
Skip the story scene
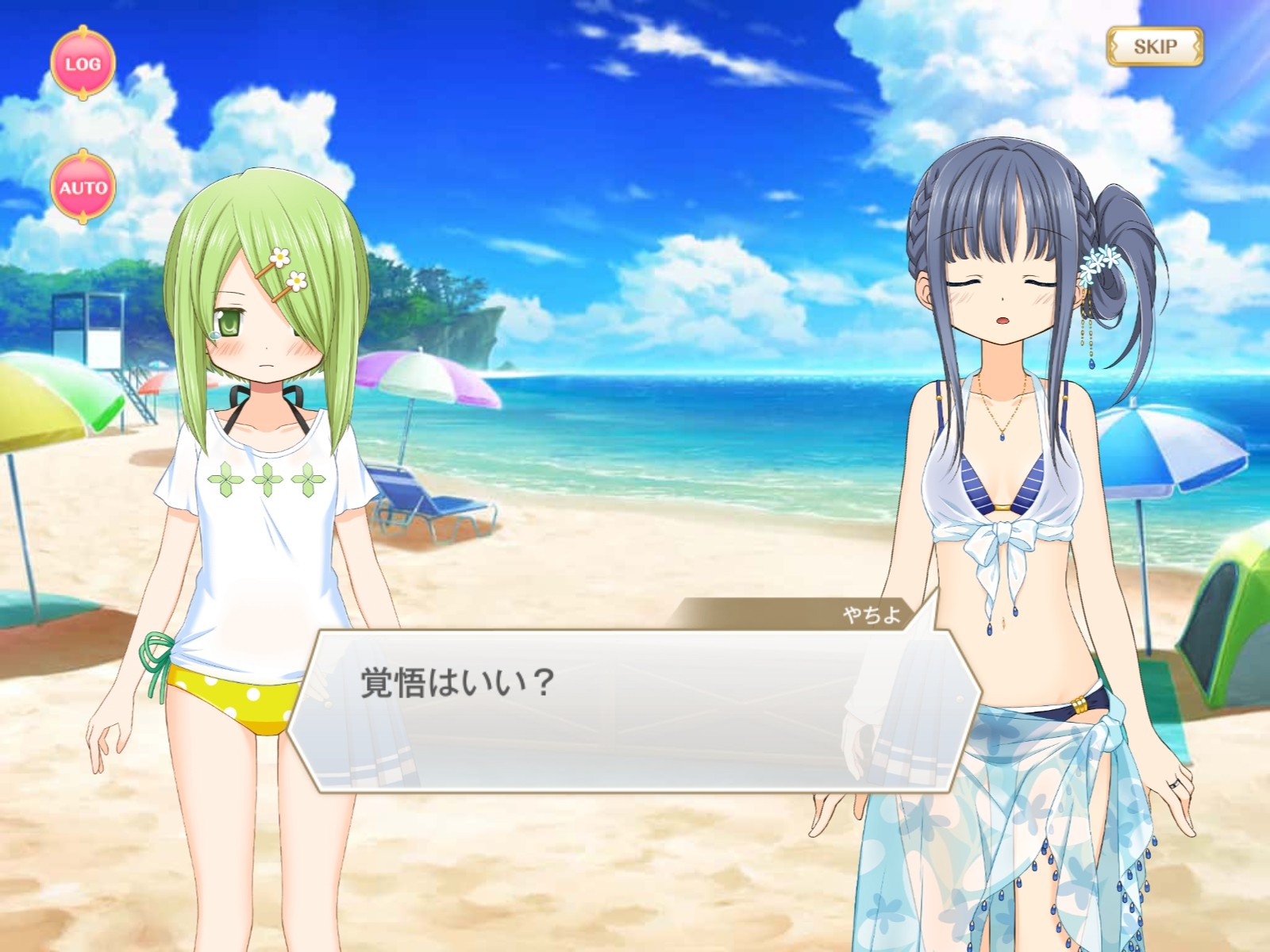click(1155, 47)
